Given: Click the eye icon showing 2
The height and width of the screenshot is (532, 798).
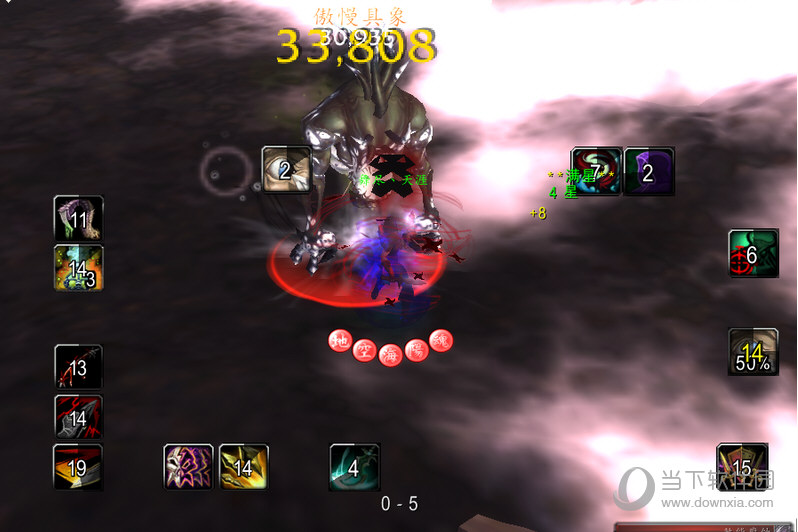Looking at the screenshot, I should point(286,171).
